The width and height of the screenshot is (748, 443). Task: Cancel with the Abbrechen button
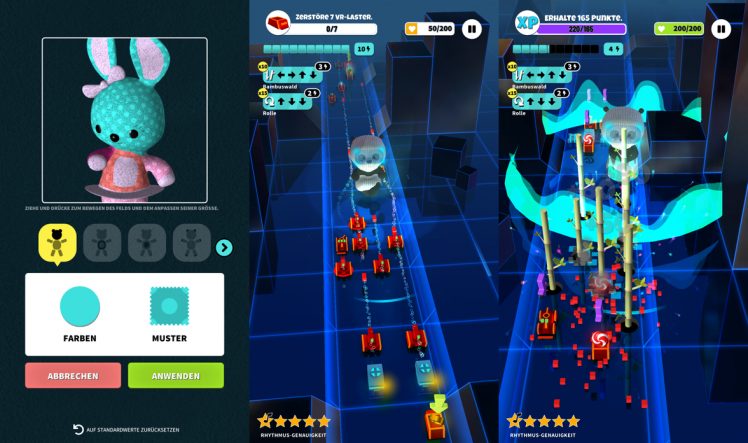[73, 376]
